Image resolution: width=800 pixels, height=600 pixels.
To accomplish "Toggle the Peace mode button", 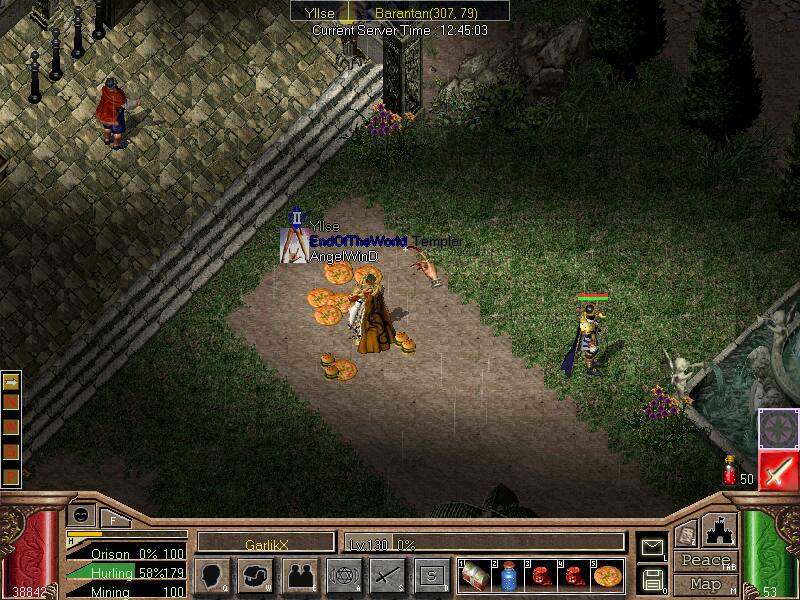I will pos(705,561).
